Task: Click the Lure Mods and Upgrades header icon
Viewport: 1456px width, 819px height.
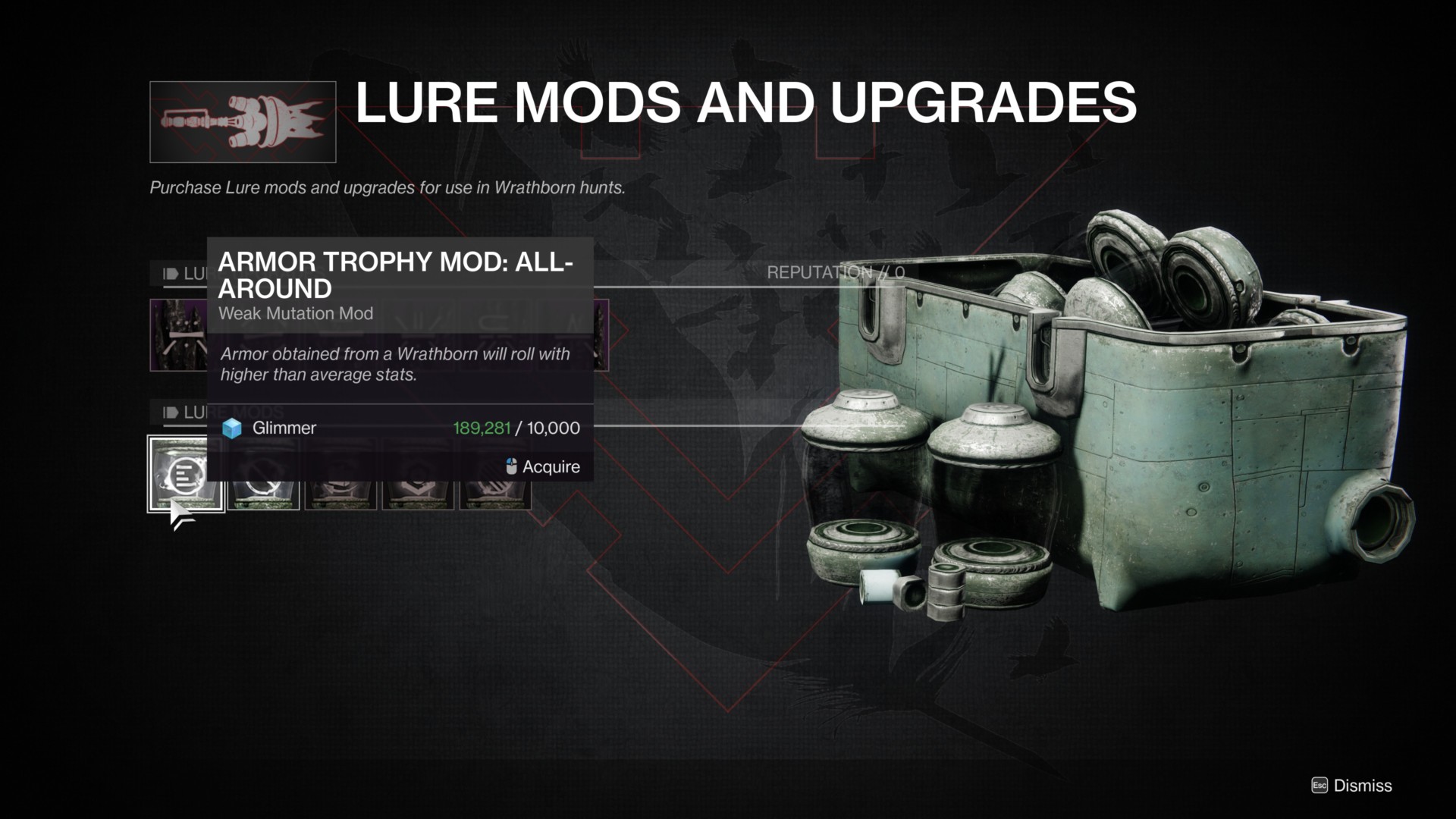Action: click(243, 121)
